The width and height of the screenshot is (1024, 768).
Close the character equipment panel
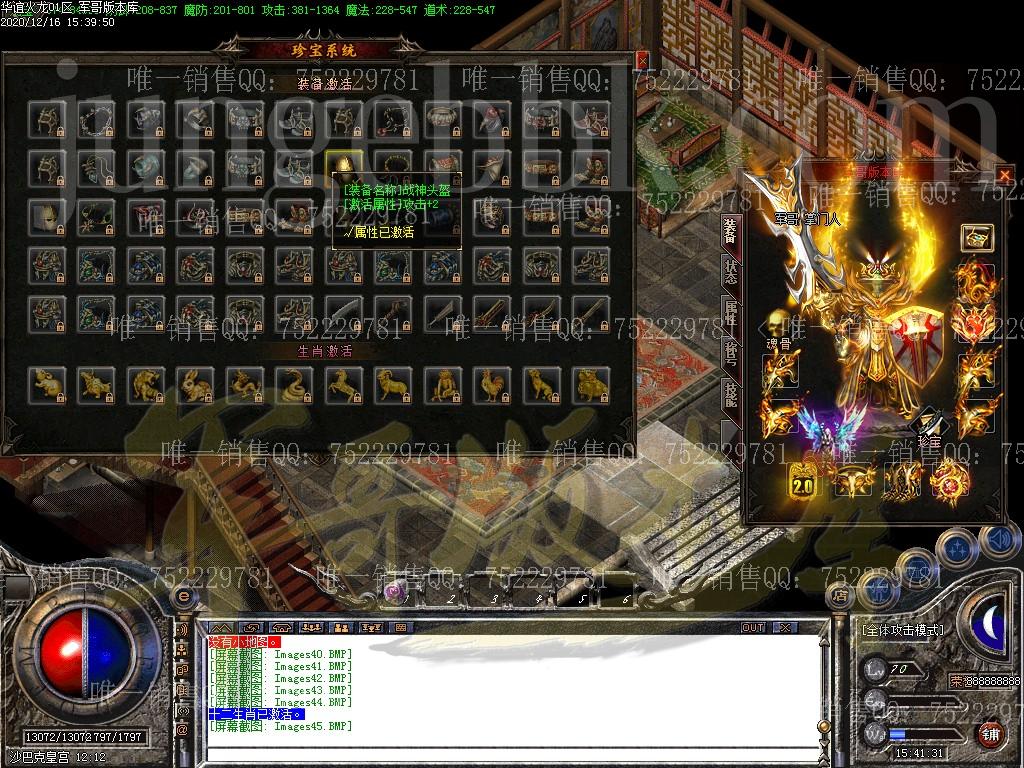click(1004, 175)
